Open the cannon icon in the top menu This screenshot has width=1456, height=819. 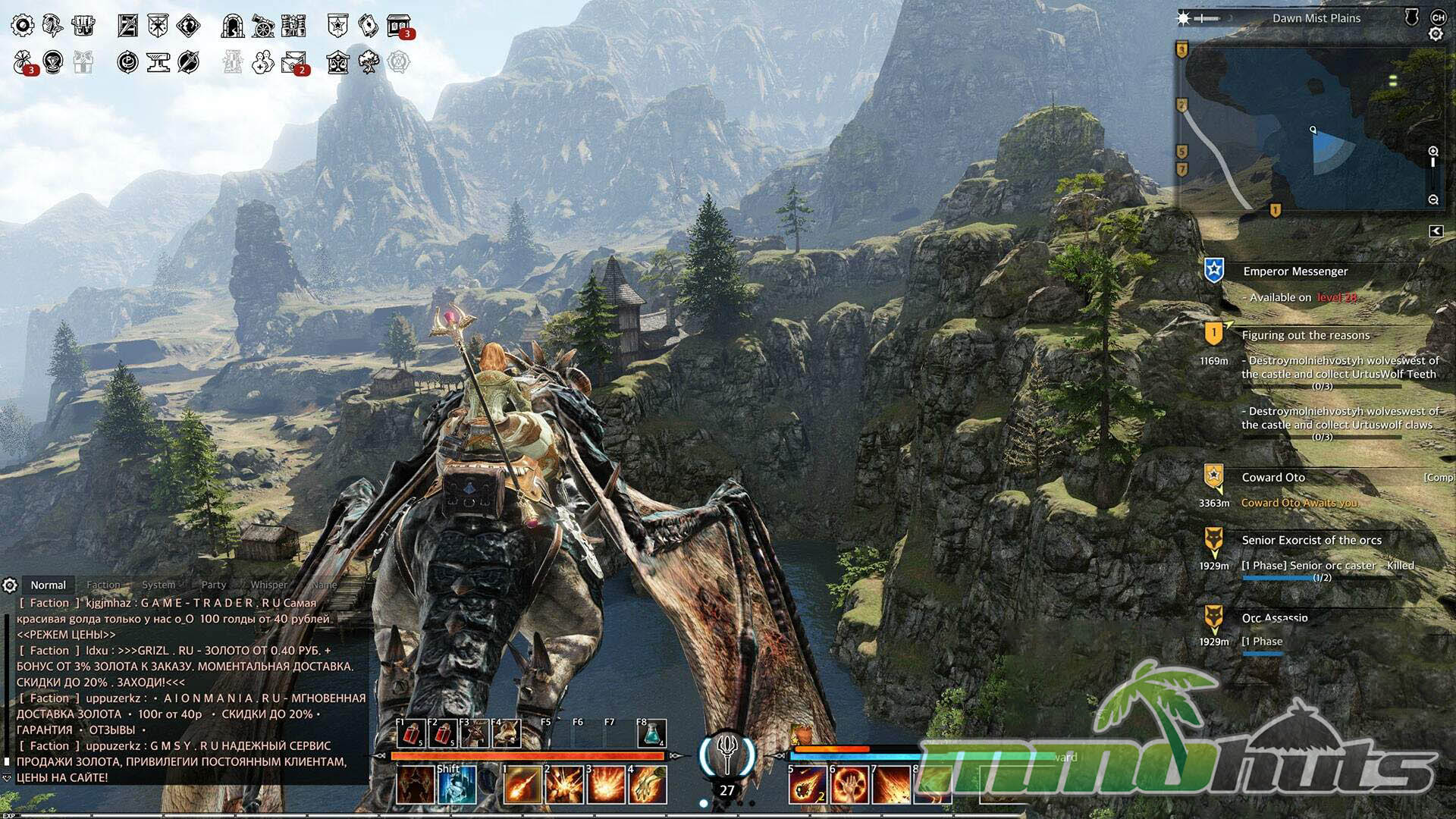point(263,27)
